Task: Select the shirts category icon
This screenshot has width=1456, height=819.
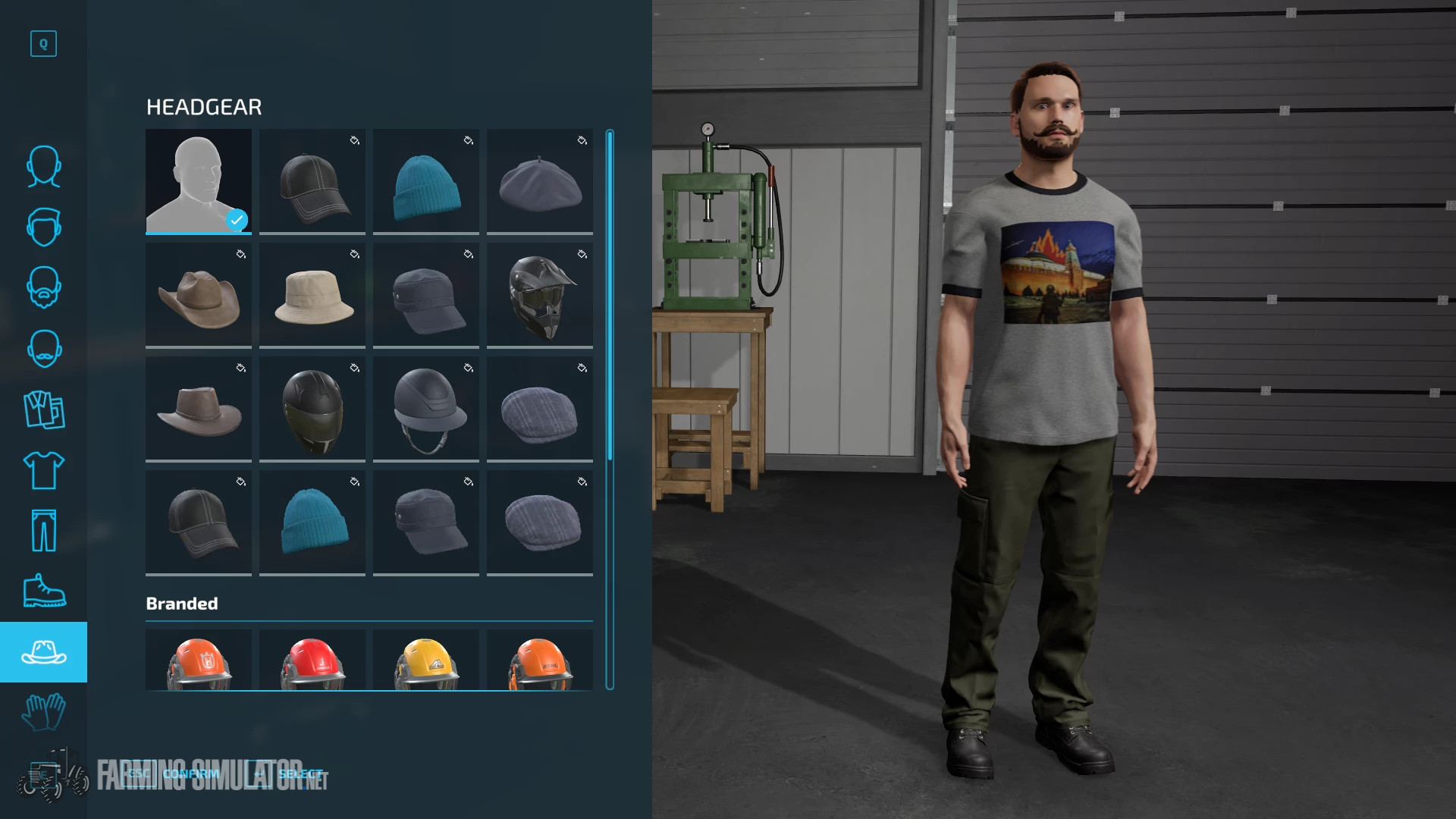Action: pos(43,469)
